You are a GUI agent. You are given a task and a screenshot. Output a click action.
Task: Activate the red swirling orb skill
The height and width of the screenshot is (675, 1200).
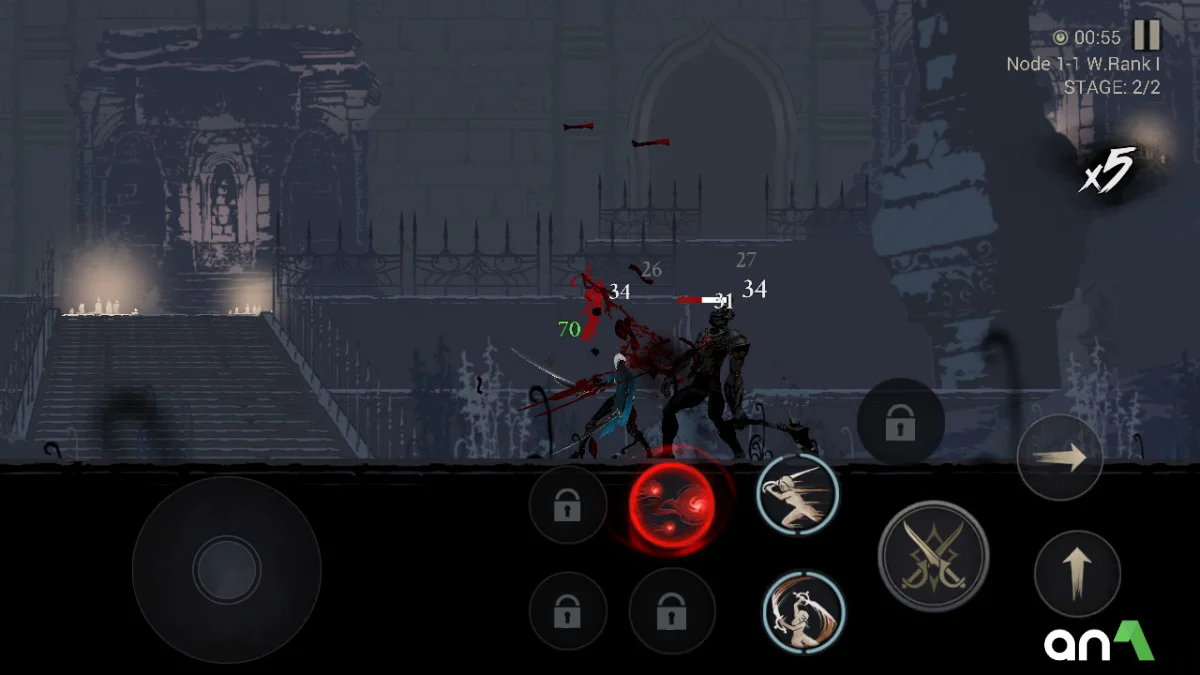(x=672, y=502)
